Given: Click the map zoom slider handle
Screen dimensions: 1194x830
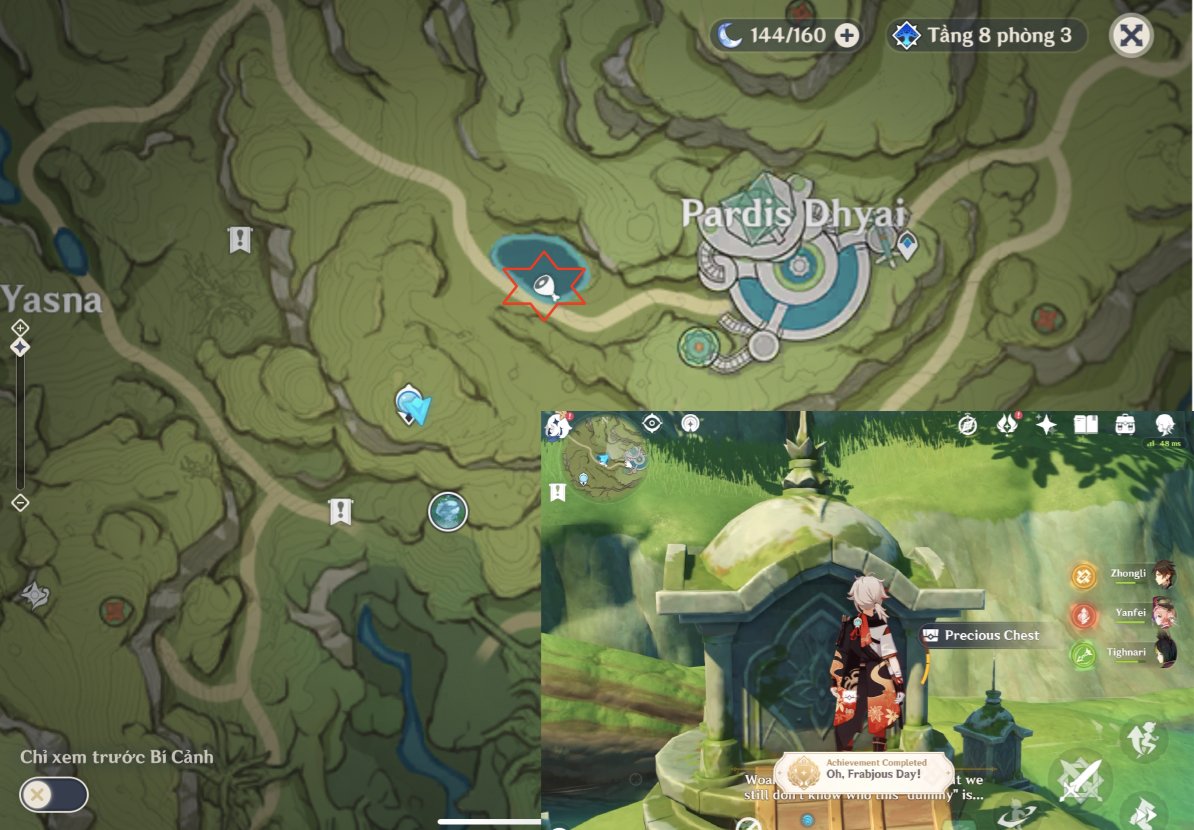Looking at the screenshot, I should [20, 347].
